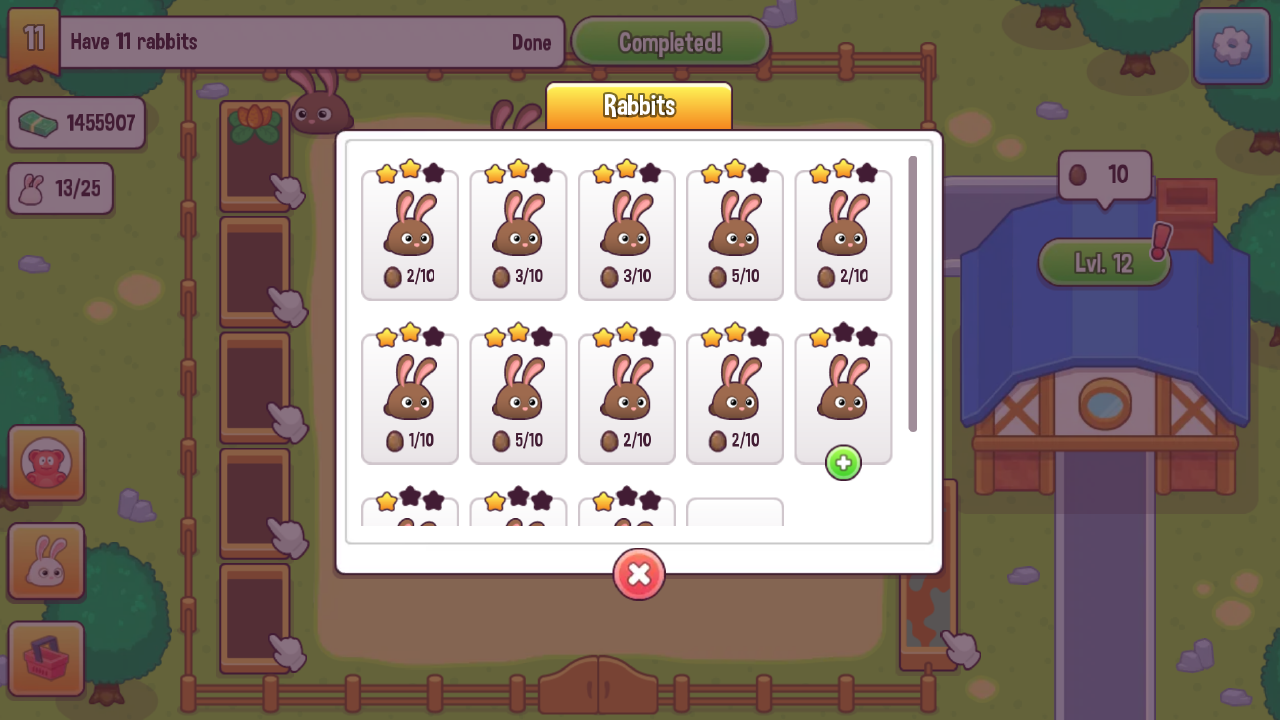Open the settings gear icon

pyautogui.click(x=1231, y=47)
